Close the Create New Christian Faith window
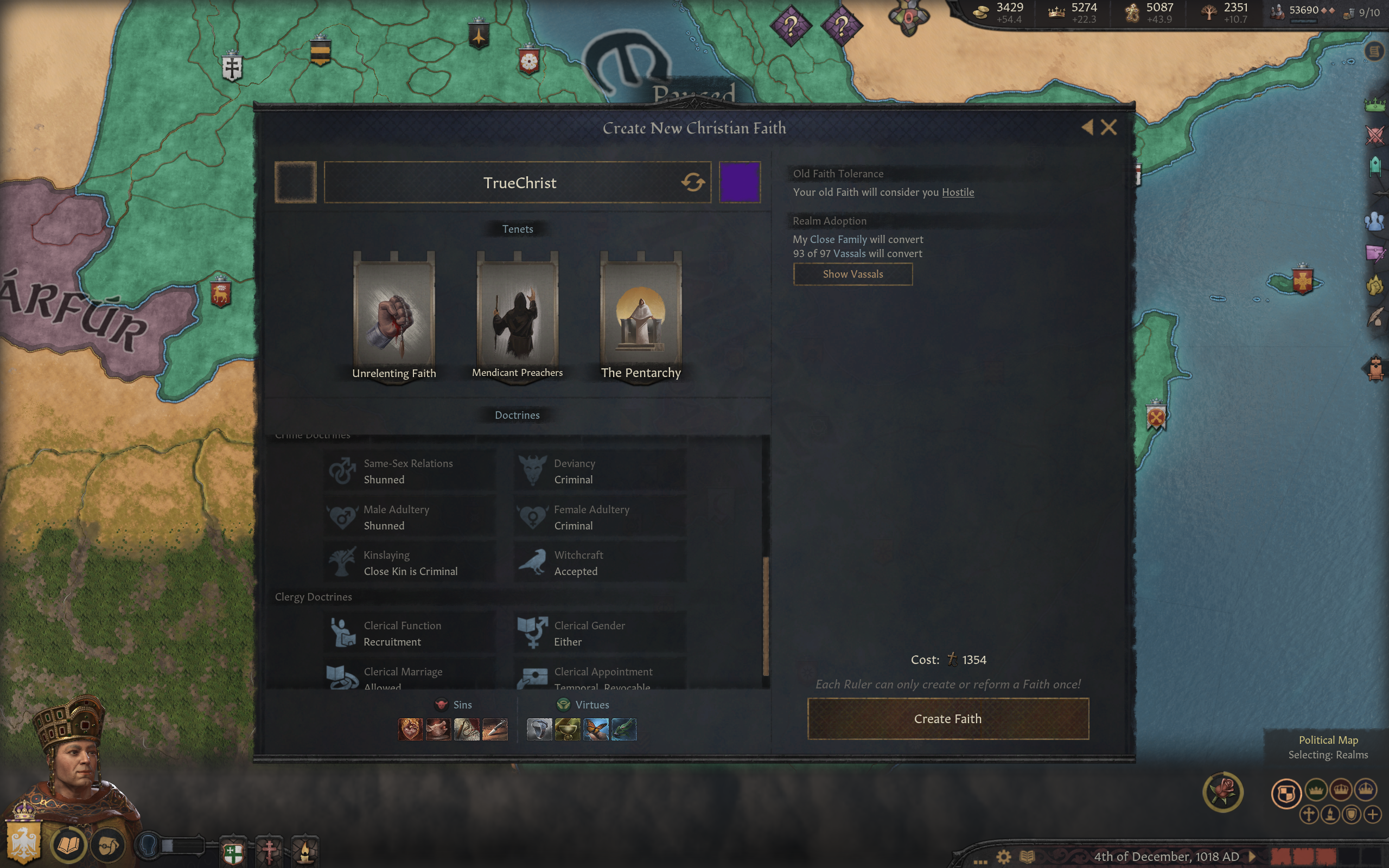Image resolution: width=1389 pixels, height=868 pixels. click(x=1108, y=127)
